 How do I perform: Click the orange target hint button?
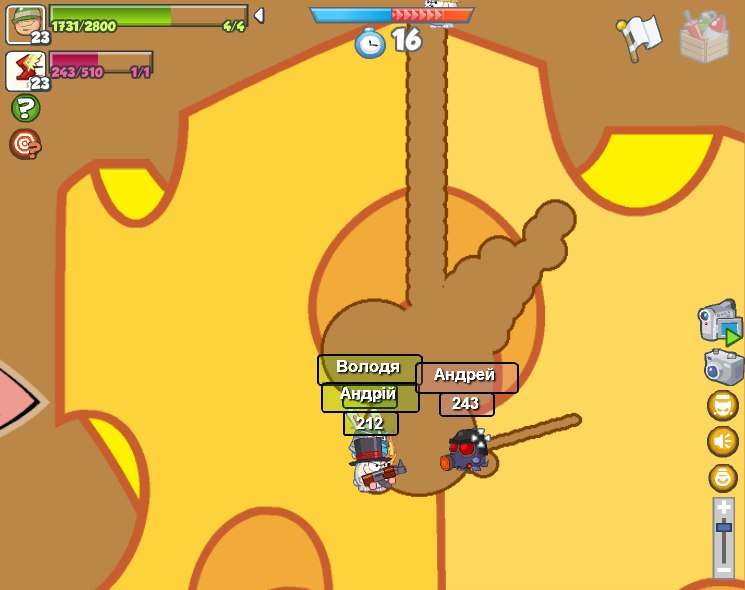[x=25, y=145]
